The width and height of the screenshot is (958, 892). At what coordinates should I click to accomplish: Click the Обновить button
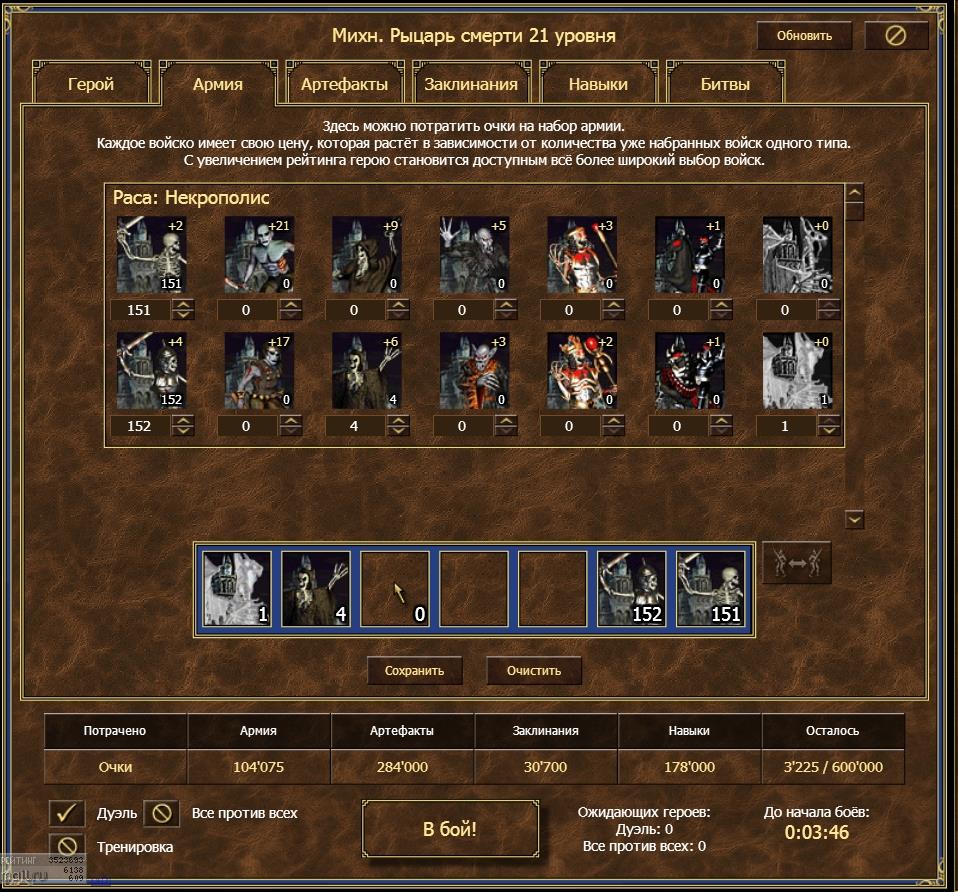pos(804,36)
